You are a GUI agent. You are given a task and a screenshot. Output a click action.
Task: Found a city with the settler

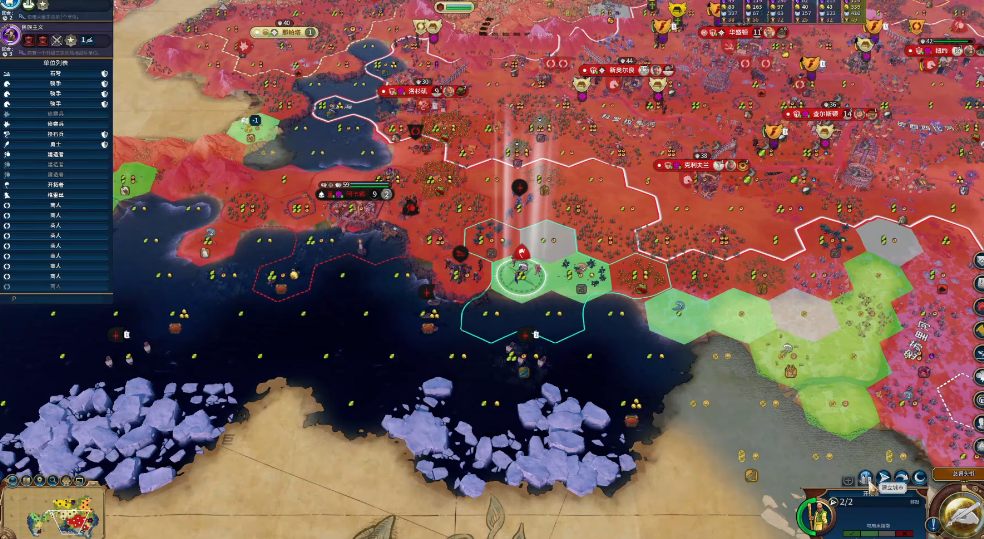pyautogui.click(x=865, y=477)
